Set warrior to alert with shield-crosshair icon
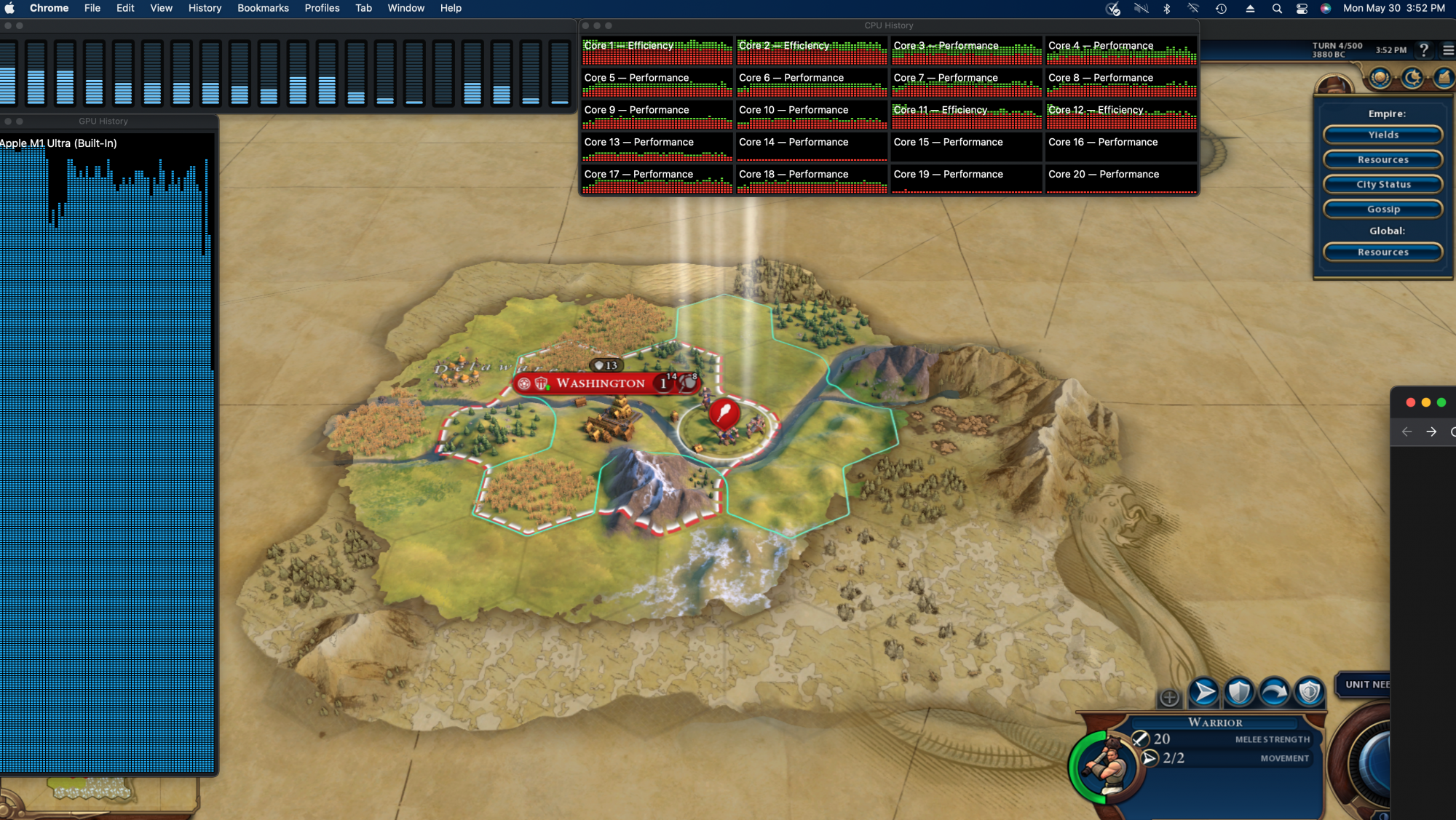This screenshot has height=820, width=1456. coord(1309,692)
